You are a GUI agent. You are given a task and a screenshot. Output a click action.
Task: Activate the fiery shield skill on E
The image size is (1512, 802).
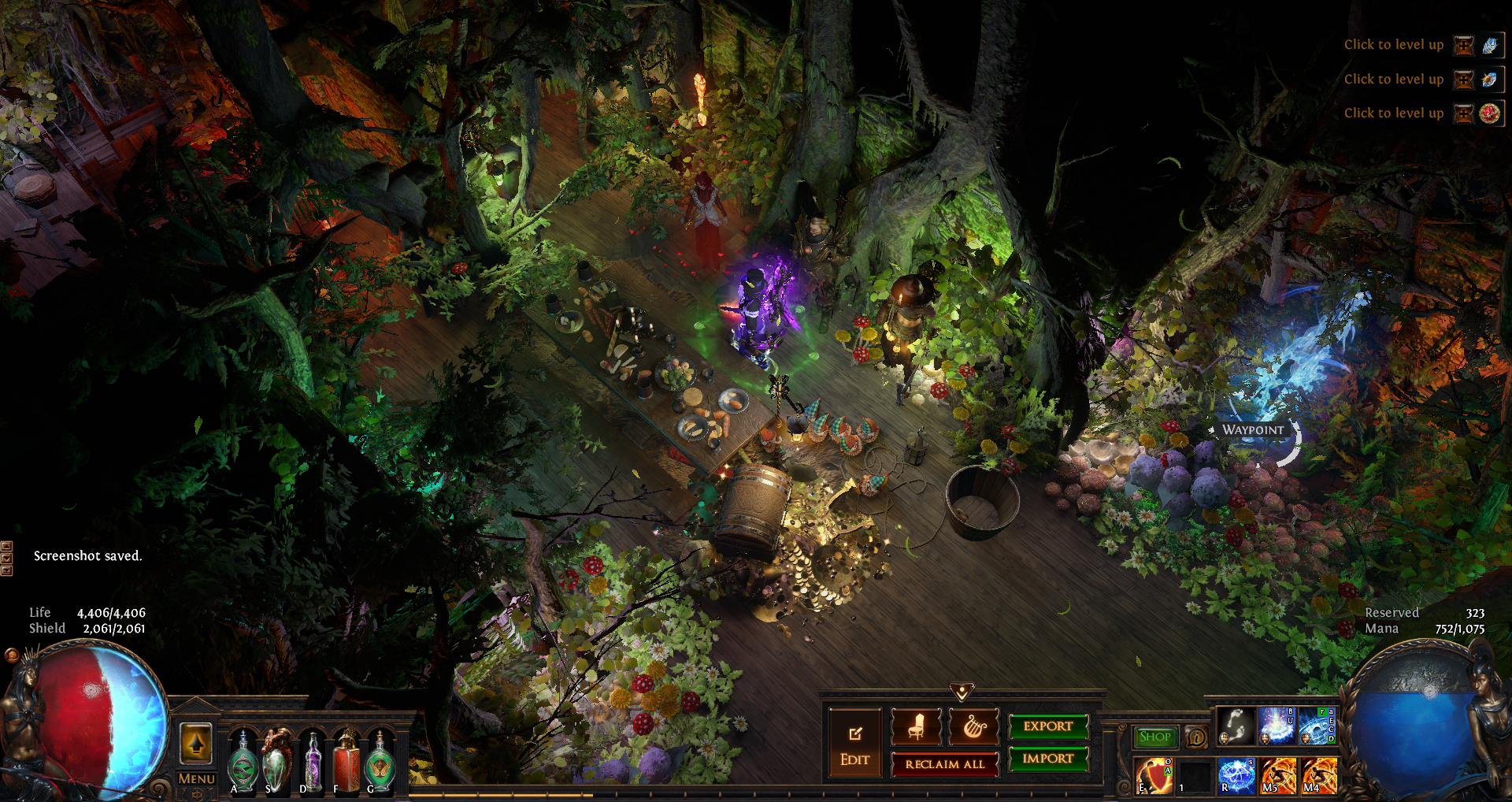click(x=1154, y=775)
